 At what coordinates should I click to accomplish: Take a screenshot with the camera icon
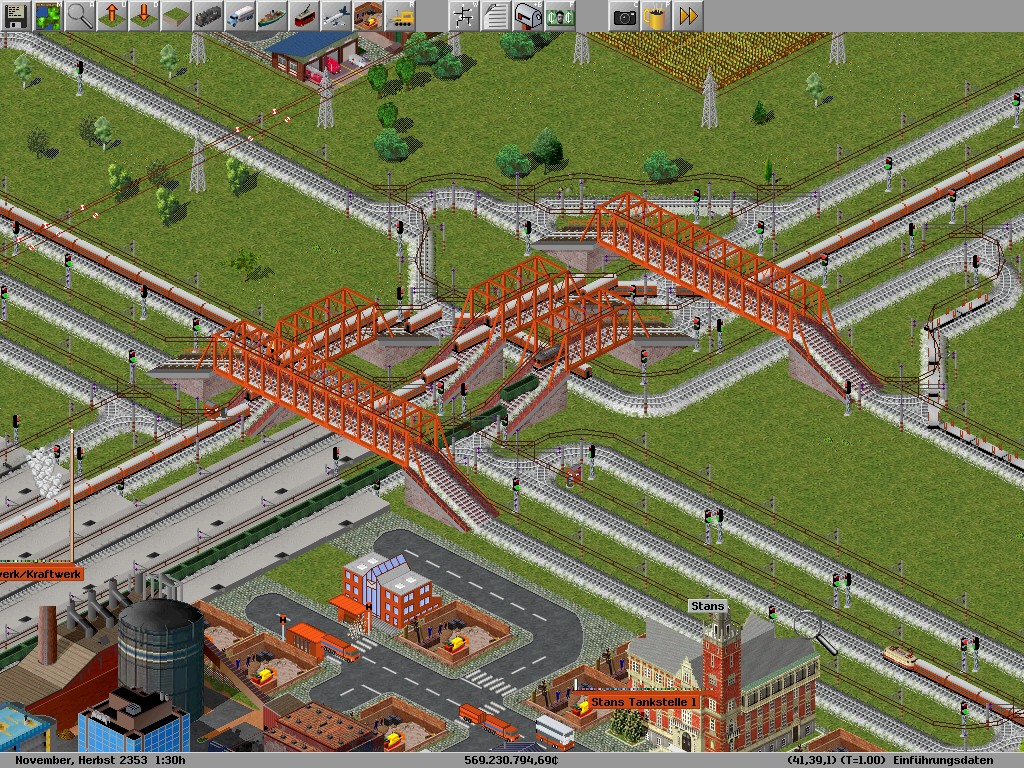(x=624, y=16)
